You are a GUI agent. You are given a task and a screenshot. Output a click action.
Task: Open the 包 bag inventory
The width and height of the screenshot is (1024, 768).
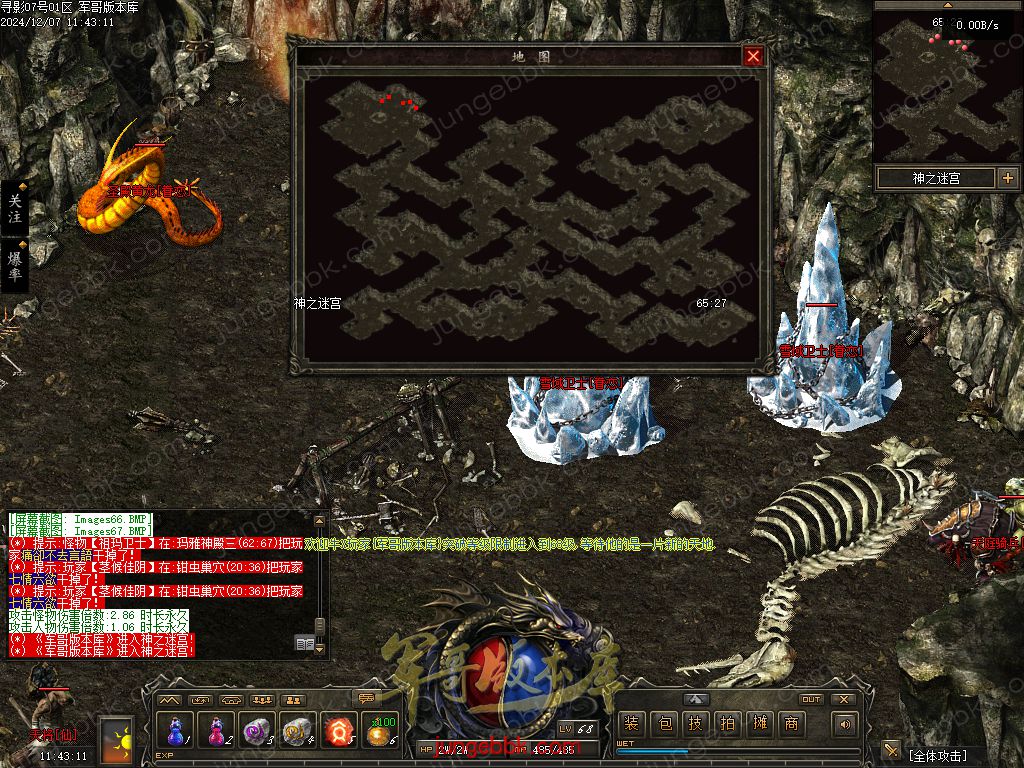663,724
